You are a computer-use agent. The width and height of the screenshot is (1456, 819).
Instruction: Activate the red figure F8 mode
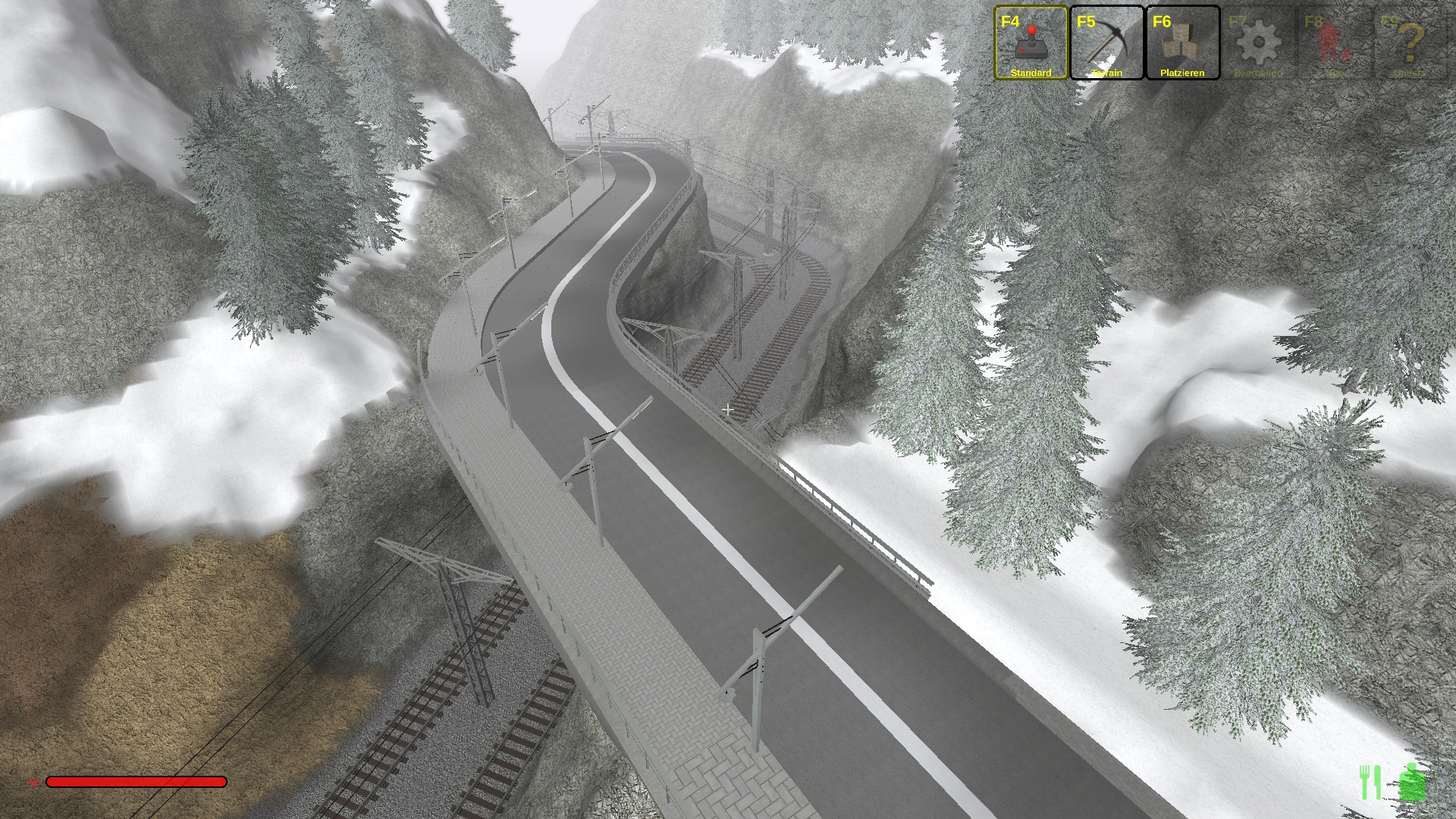1334,42
